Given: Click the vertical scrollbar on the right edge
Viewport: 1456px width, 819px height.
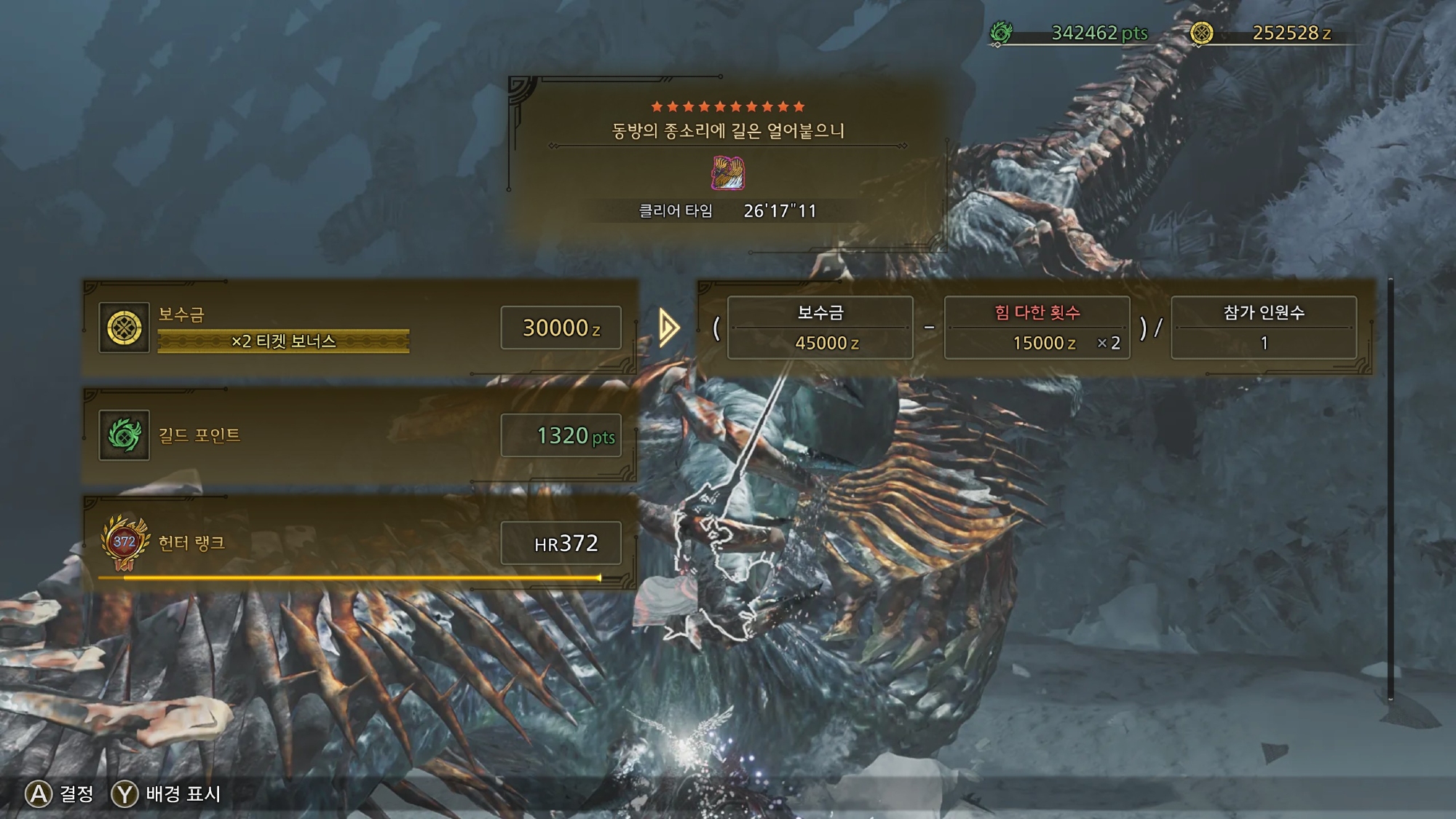Looking at the screenshot, I should 1390,488.
